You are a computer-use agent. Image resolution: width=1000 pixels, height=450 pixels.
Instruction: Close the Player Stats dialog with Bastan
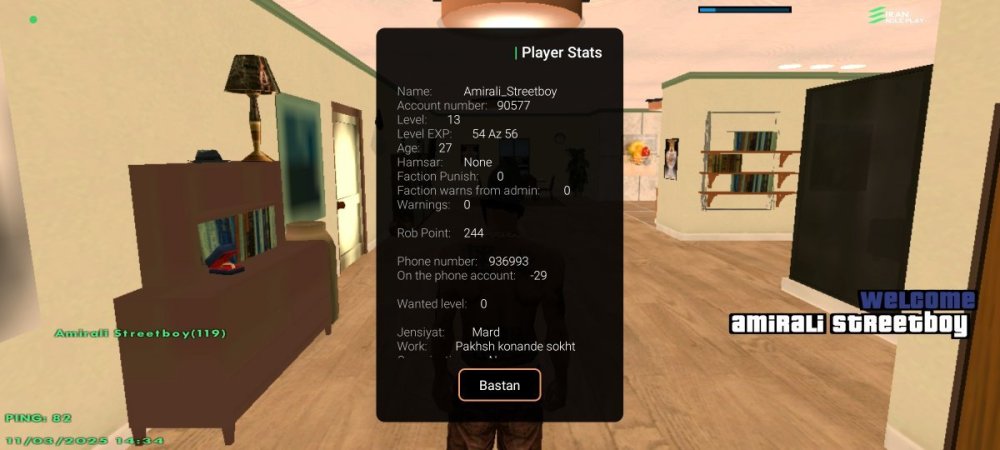click(499, 385)
